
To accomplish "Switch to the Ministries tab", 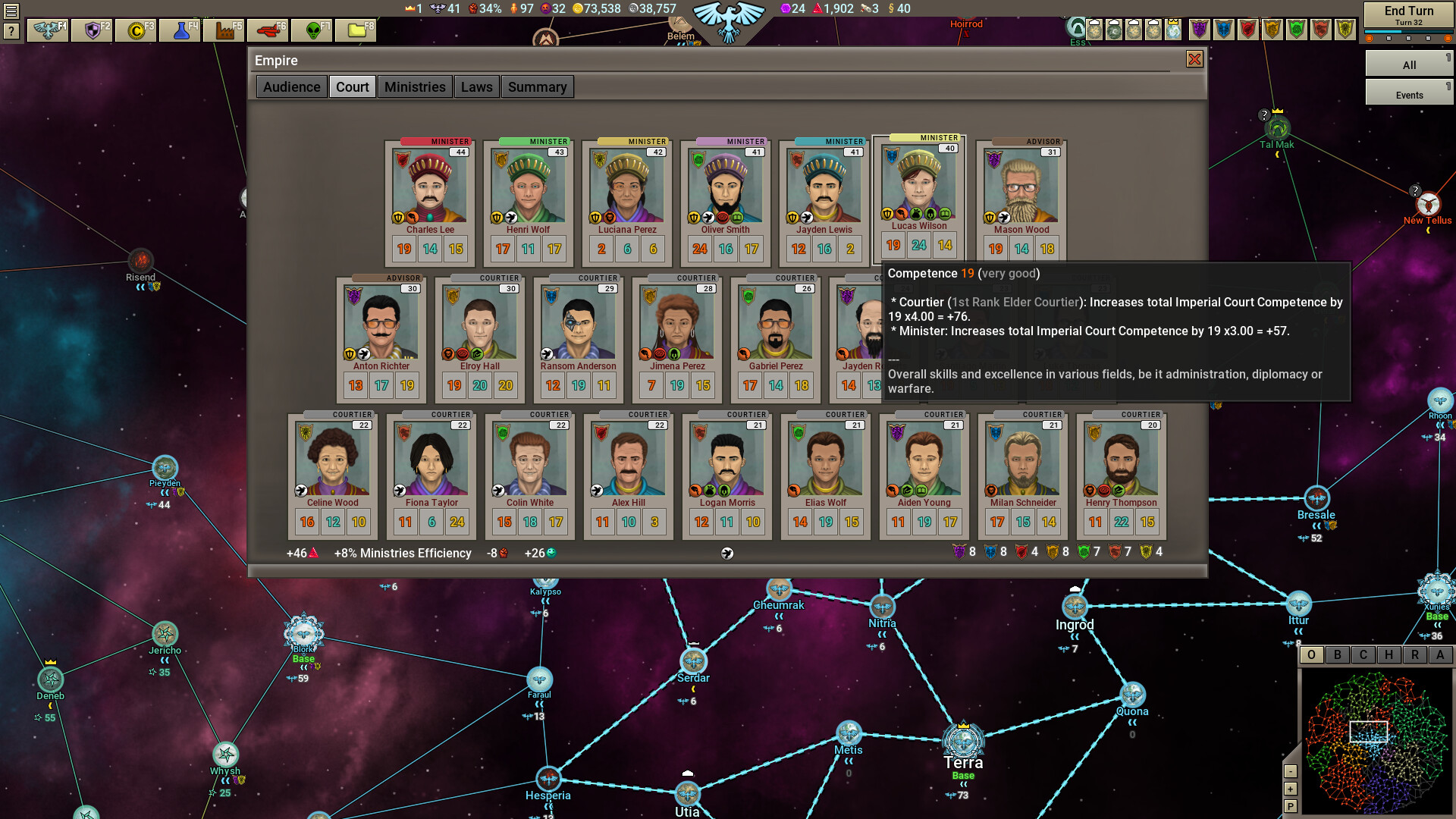I will tap(415, 86).
